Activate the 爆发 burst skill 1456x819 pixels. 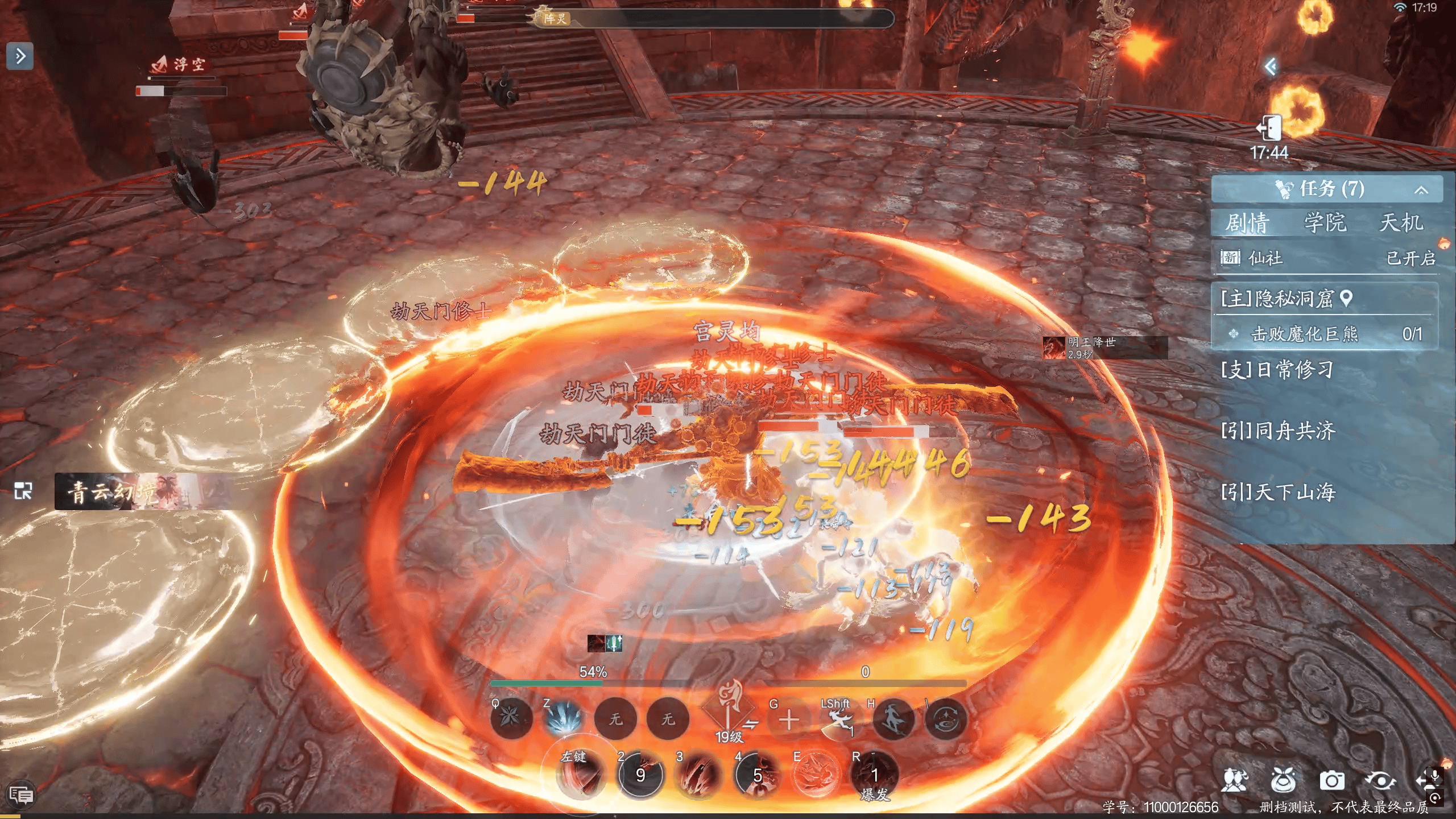point(874,776)
